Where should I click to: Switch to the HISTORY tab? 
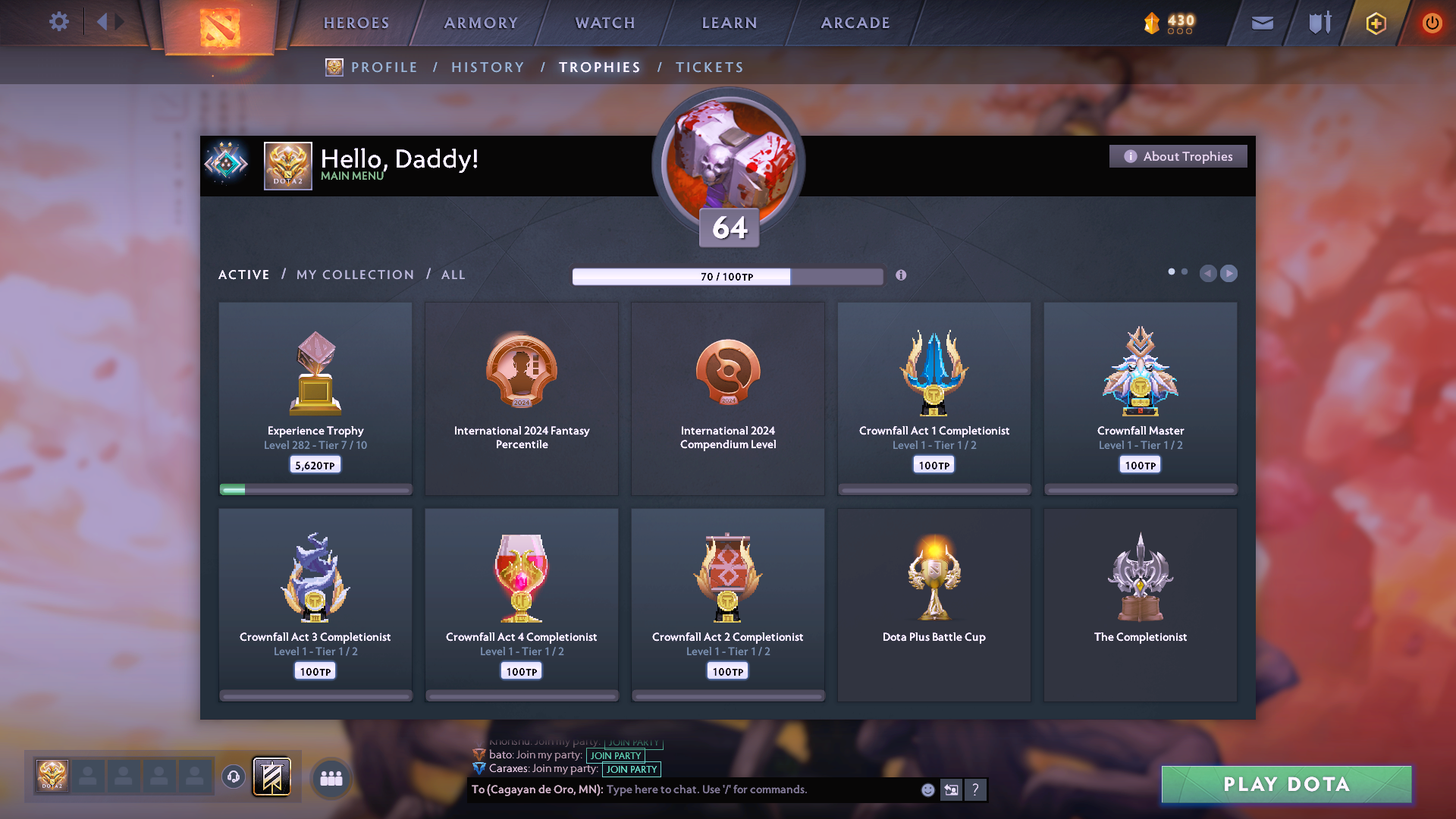coord(488,67)
